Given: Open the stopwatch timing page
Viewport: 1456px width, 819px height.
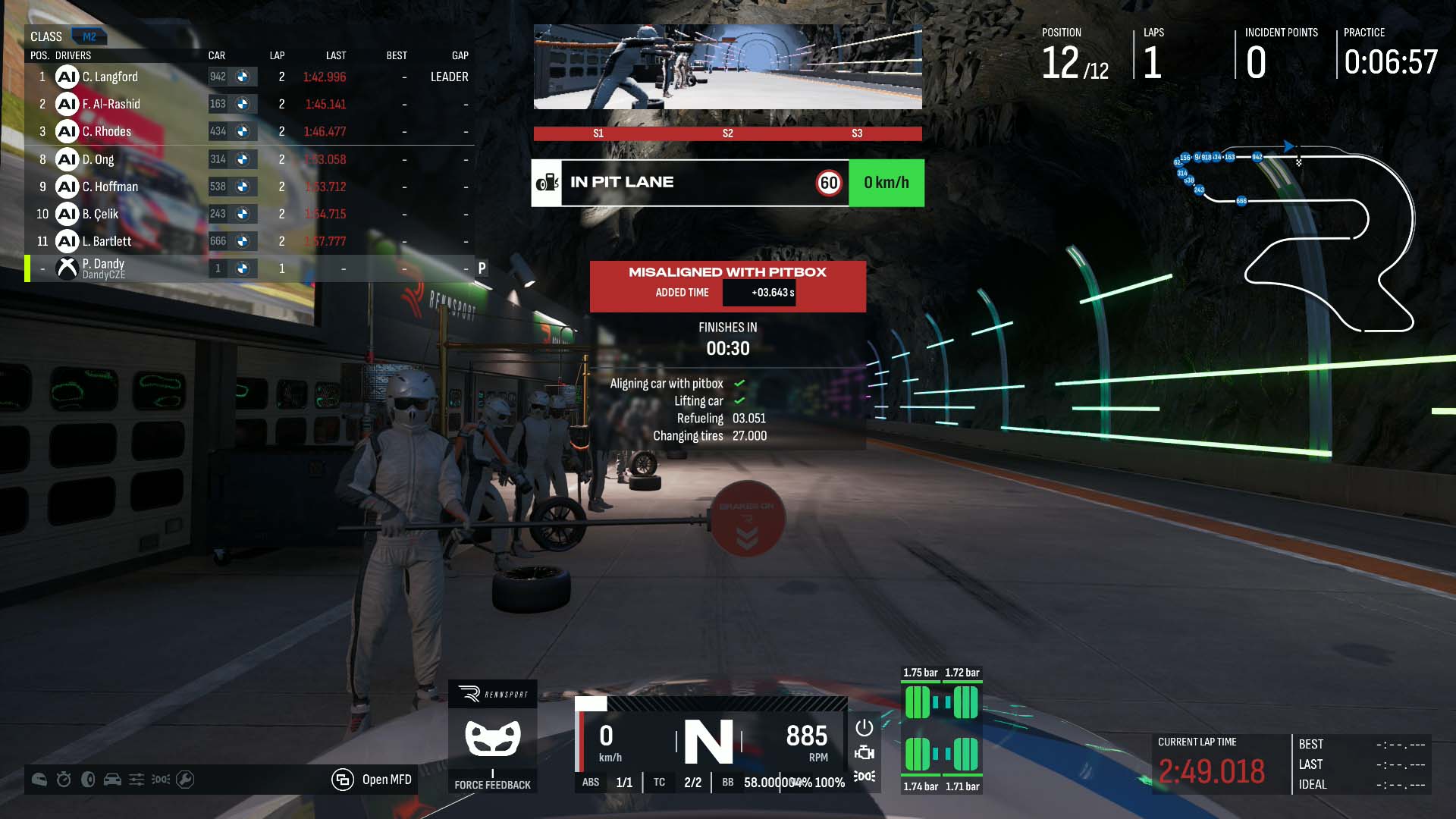Looking at the screenshot, I should pos(64,780).
